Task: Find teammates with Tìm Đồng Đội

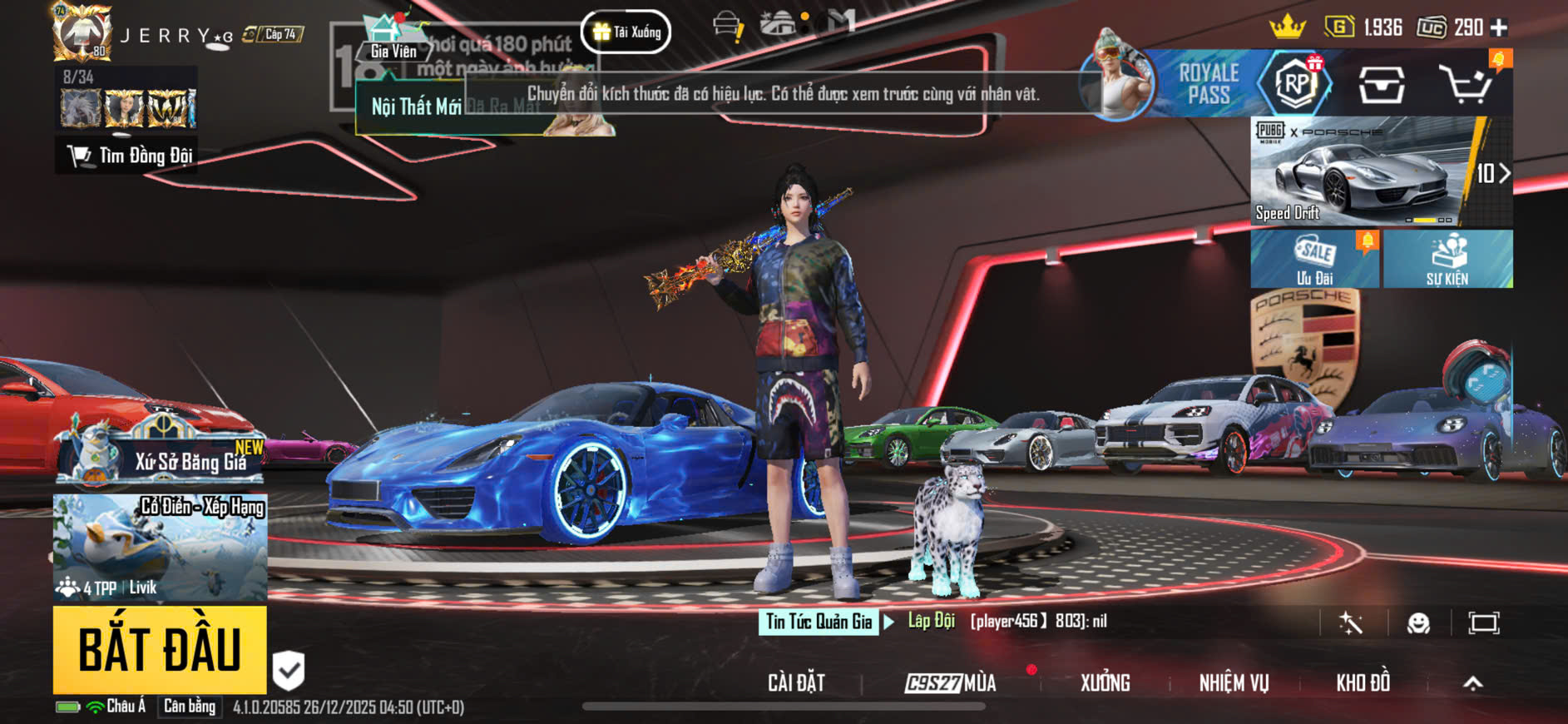Action: click(x=129, y=156)
